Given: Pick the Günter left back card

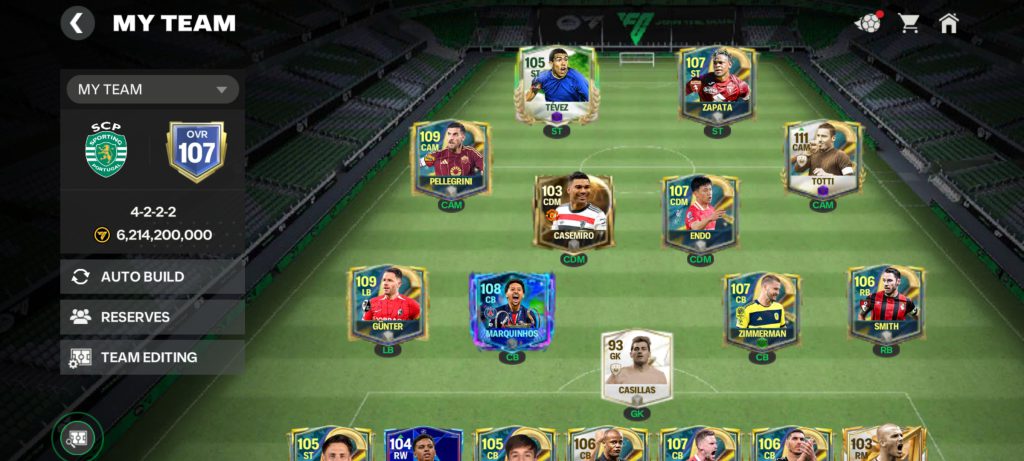Looking at the screenshot, I should click(387, 305).
